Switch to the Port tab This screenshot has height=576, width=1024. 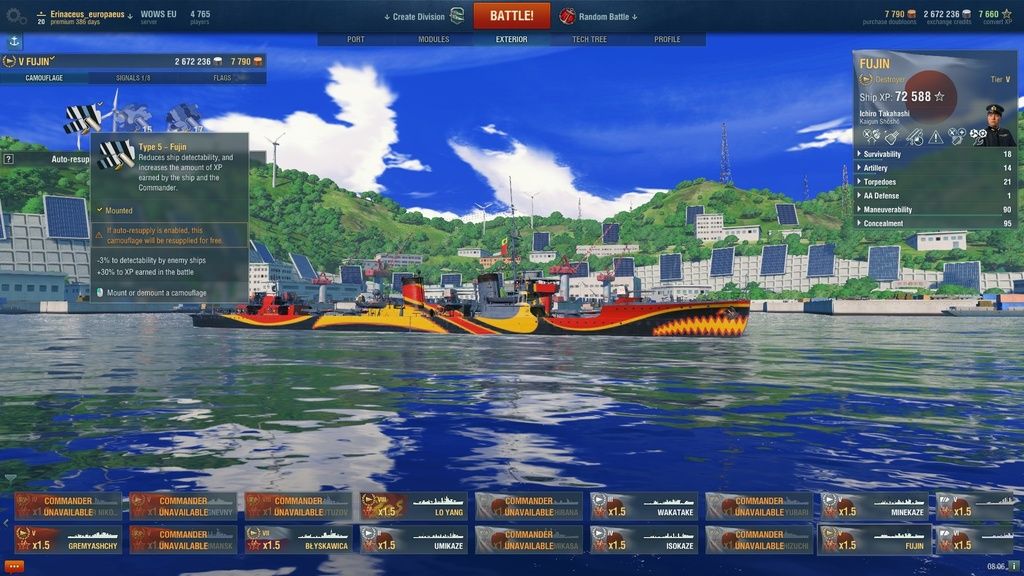pyautogui.click(x=355, y=39)
